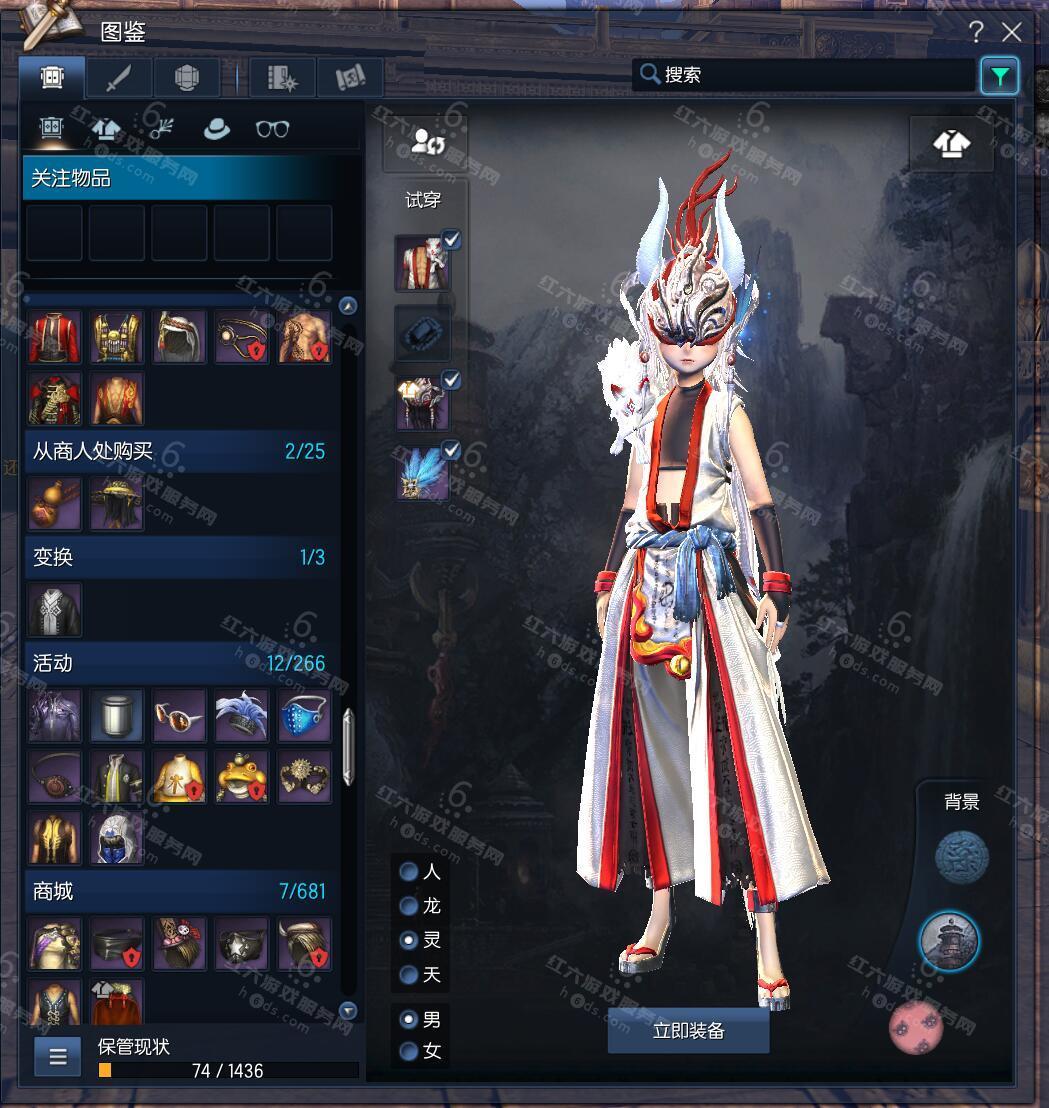This screenshot has width=1049, height=1108.
Task: Select the pink paw-print background
Action: click(x=915, y=1029)
